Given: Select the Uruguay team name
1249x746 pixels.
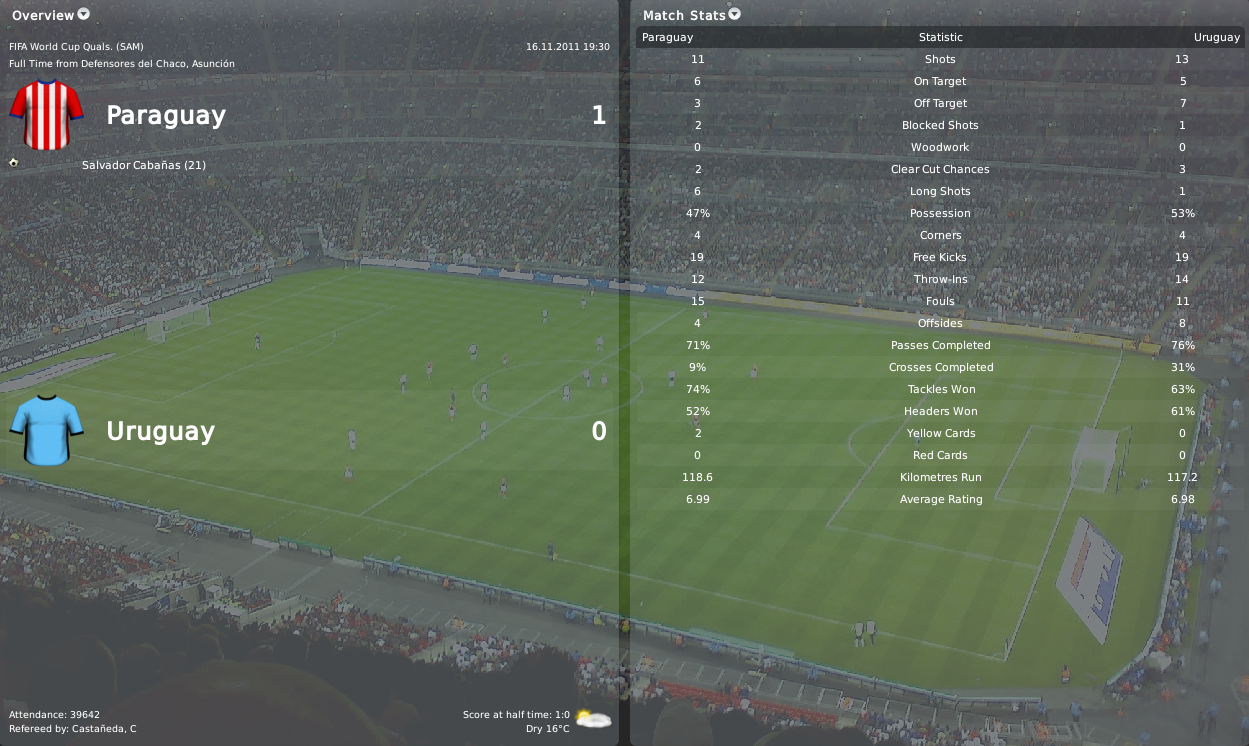Looking at the screenshot, I should (x=160, y=431).
